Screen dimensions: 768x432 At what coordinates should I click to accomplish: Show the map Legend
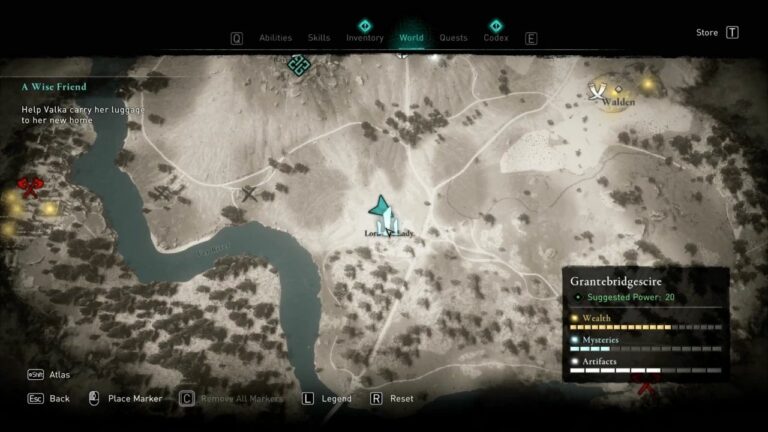point(336,398)
